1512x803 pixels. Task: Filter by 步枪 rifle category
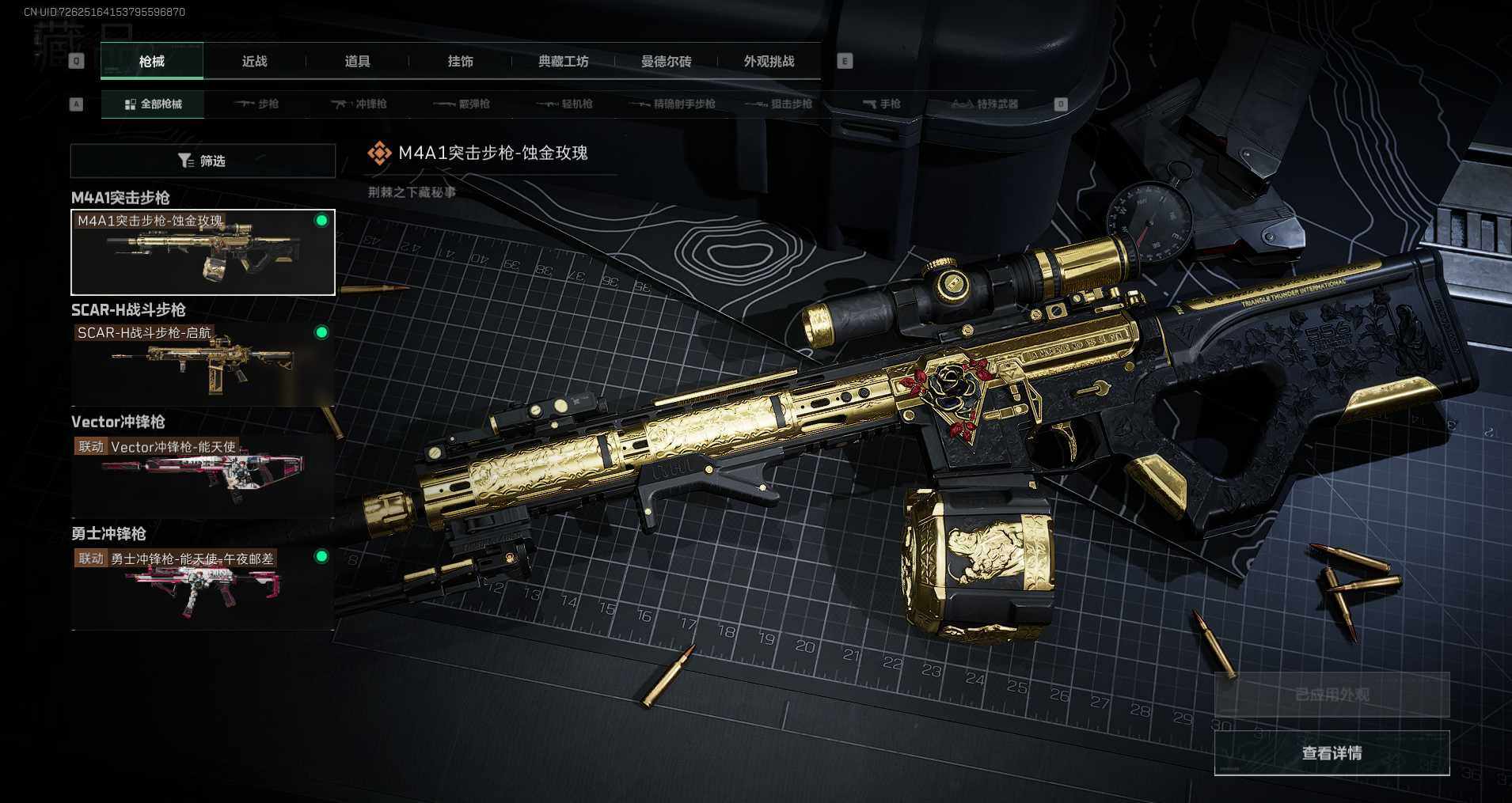(257, 104)
